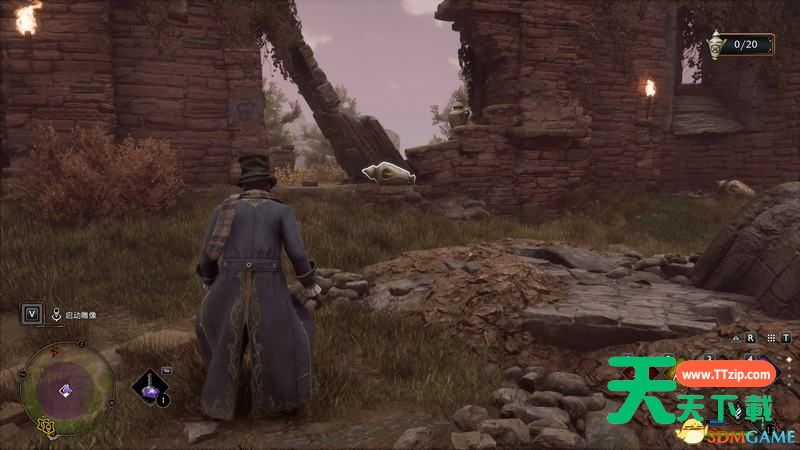
Task: Click the vase objective tracker icon
Action: (715, 44)
